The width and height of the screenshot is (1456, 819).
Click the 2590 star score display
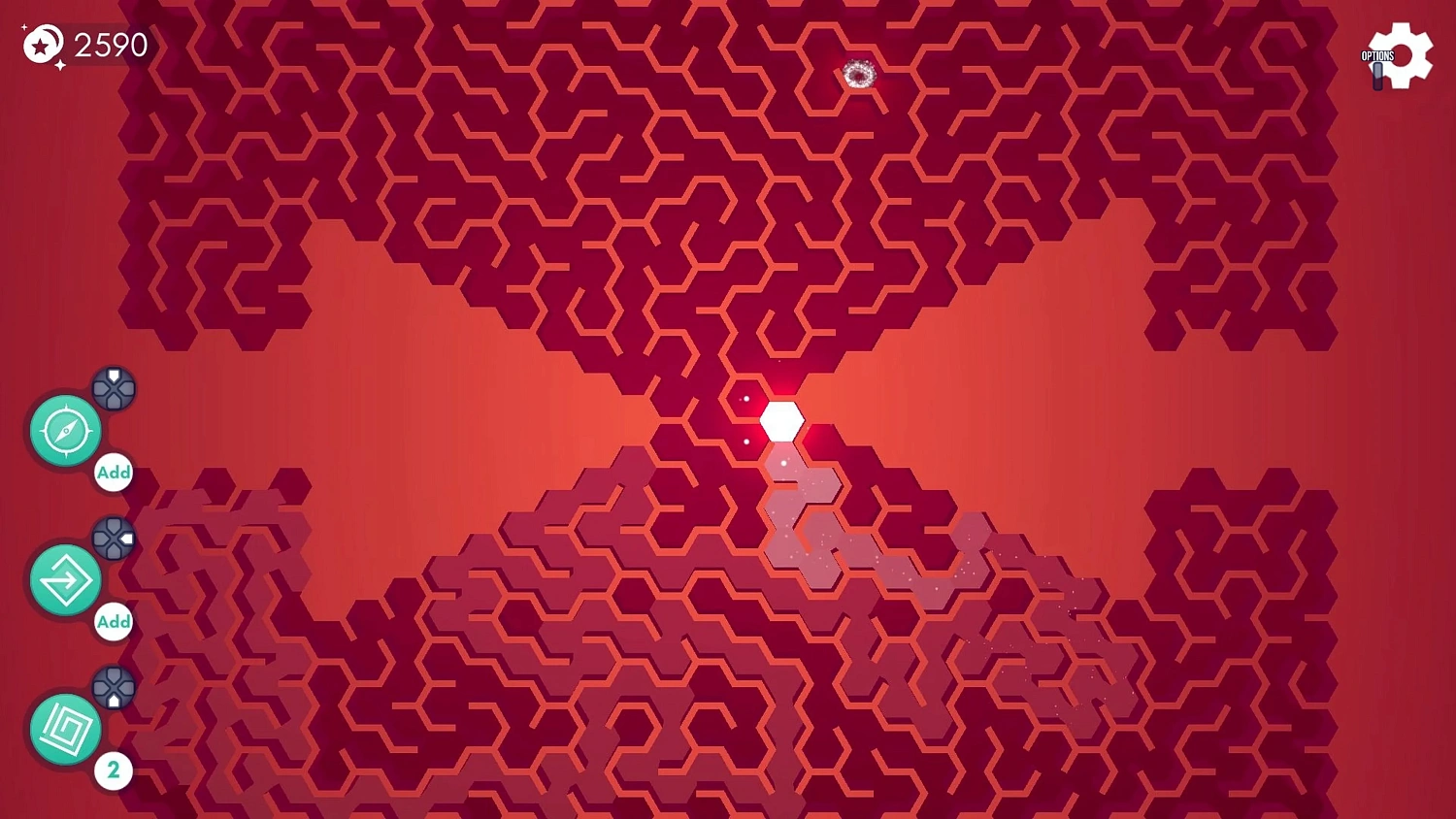109,44
